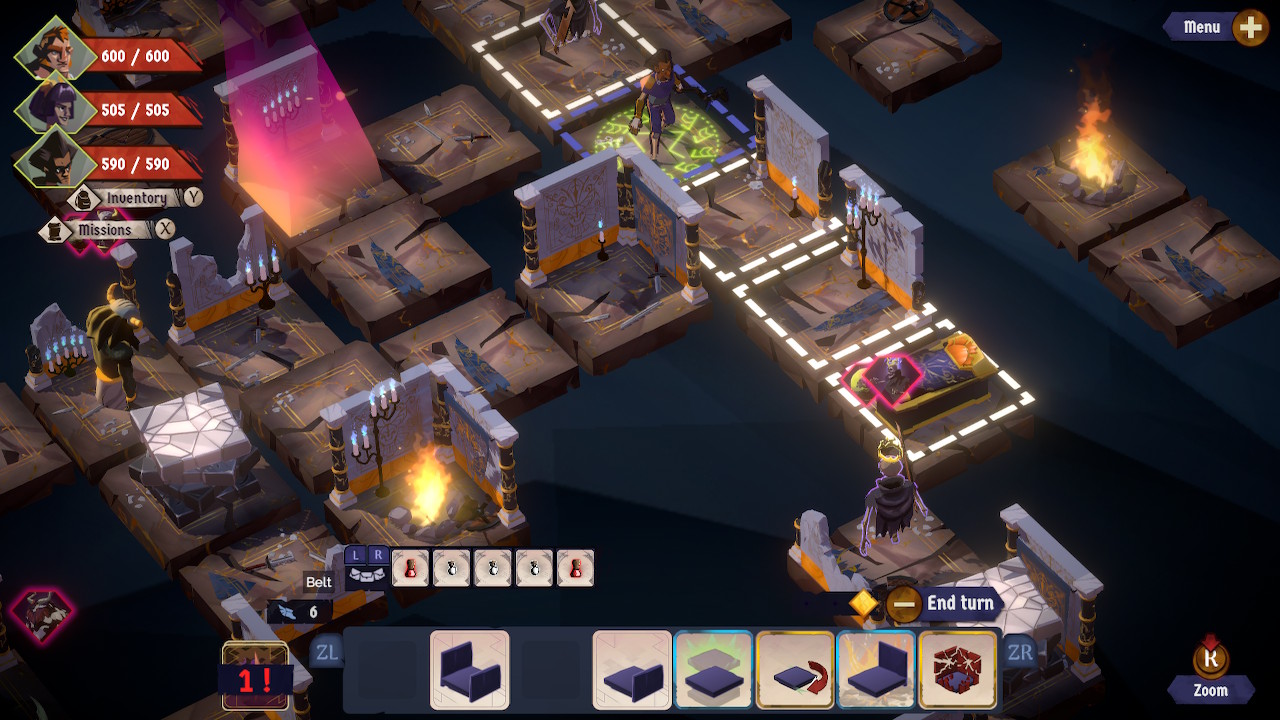Select the red potion flask on the belt

pyautogui.click(x=412, y=567)
